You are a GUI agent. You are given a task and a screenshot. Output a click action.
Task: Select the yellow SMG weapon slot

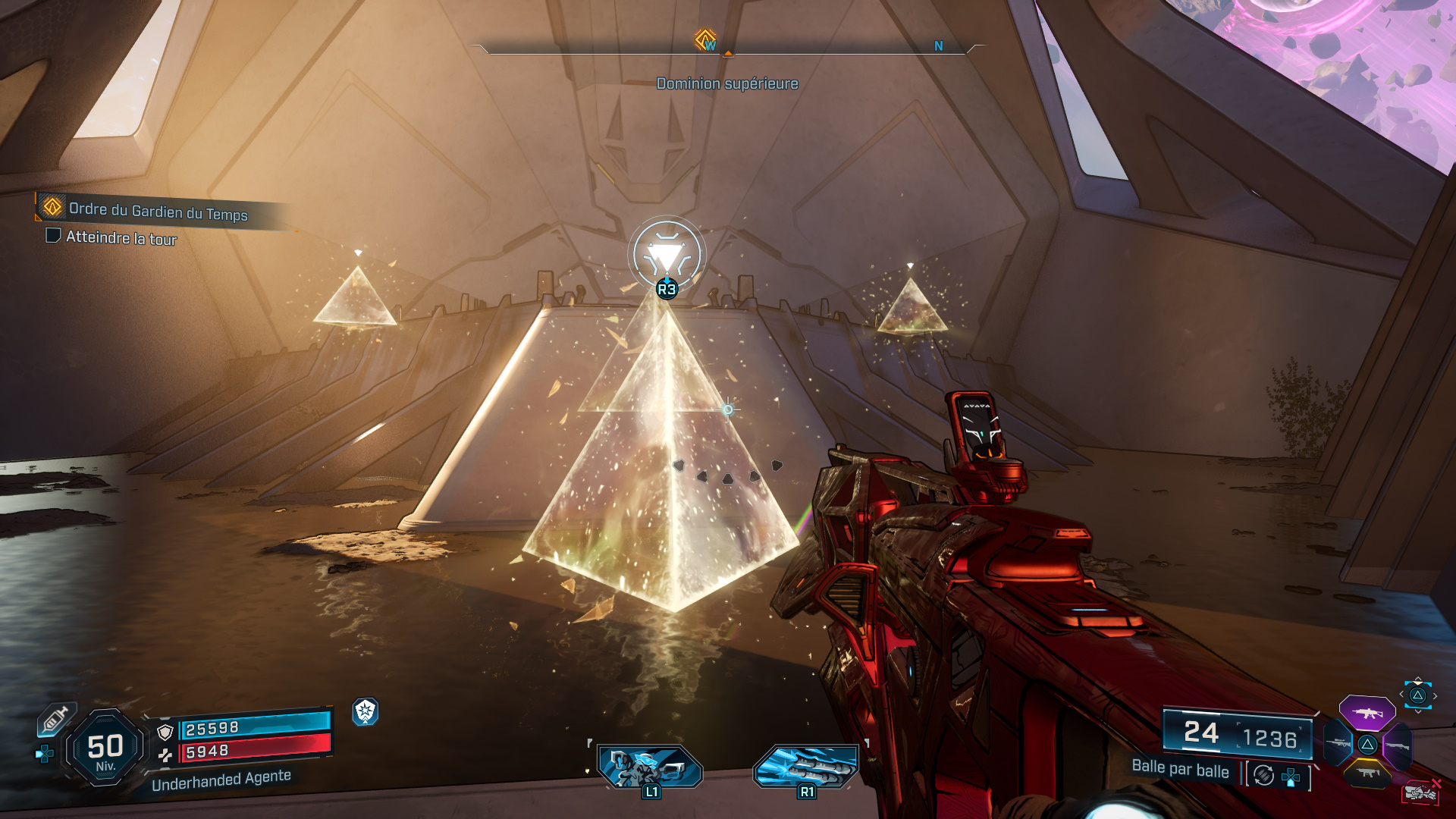(1367, 774)
